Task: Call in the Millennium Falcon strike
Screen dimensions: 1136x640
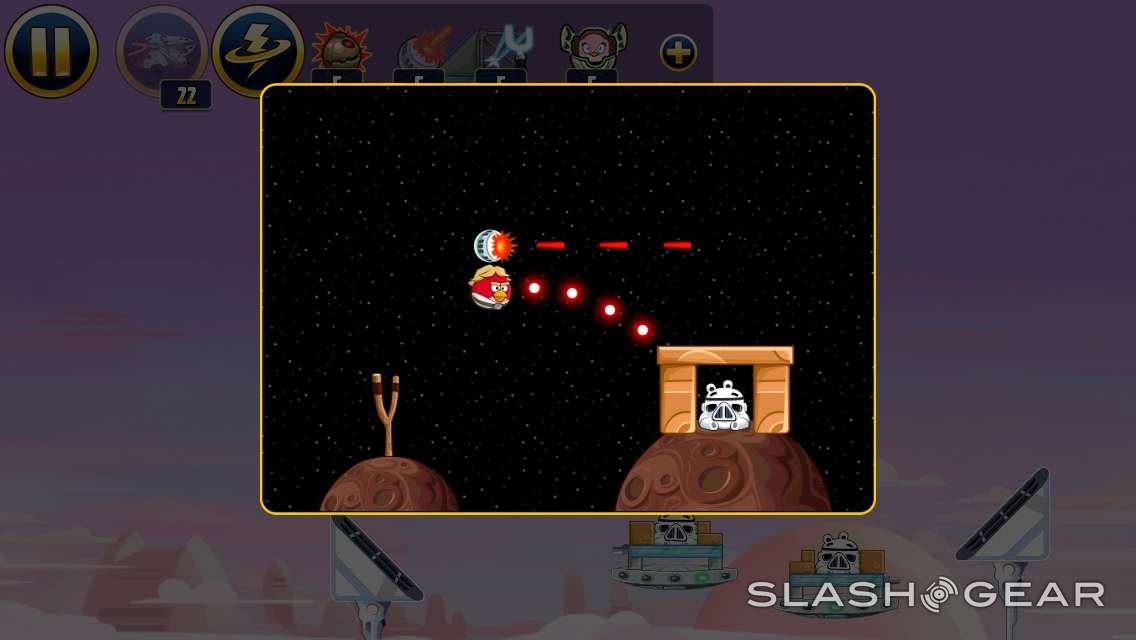Action: point(161,51)
